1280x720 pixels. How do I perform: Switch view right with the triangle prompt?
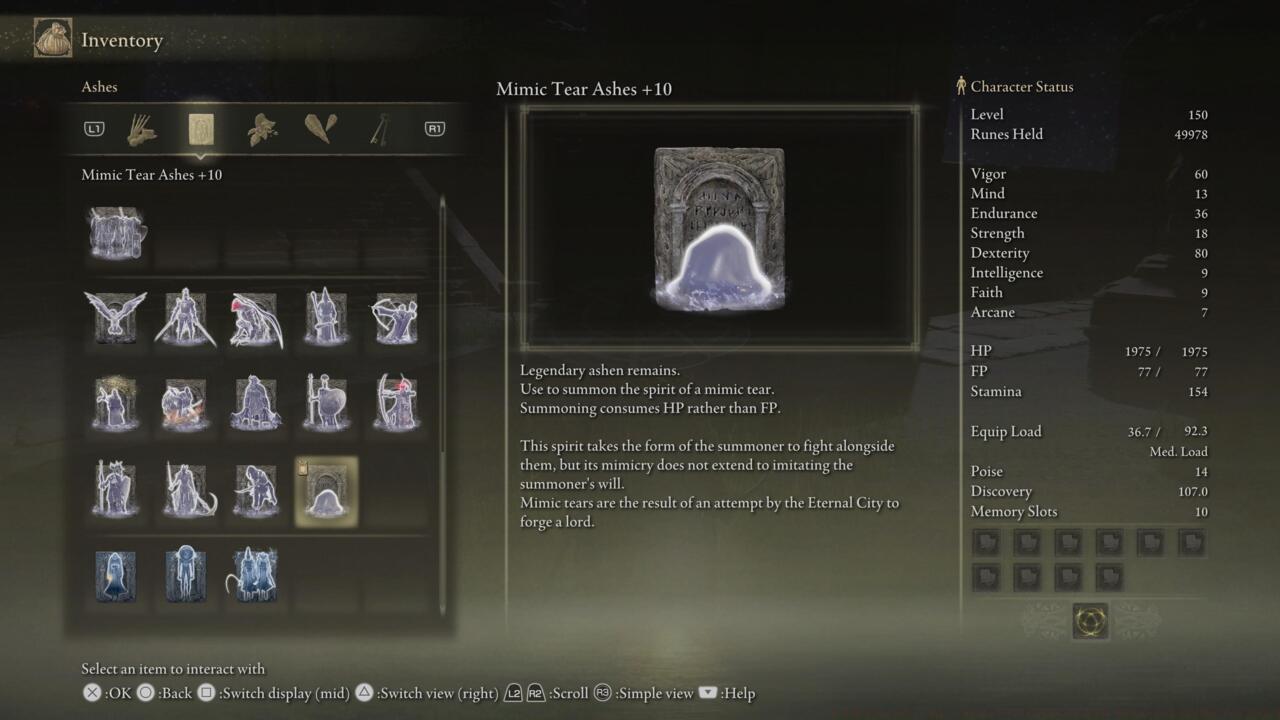[365, 693]
